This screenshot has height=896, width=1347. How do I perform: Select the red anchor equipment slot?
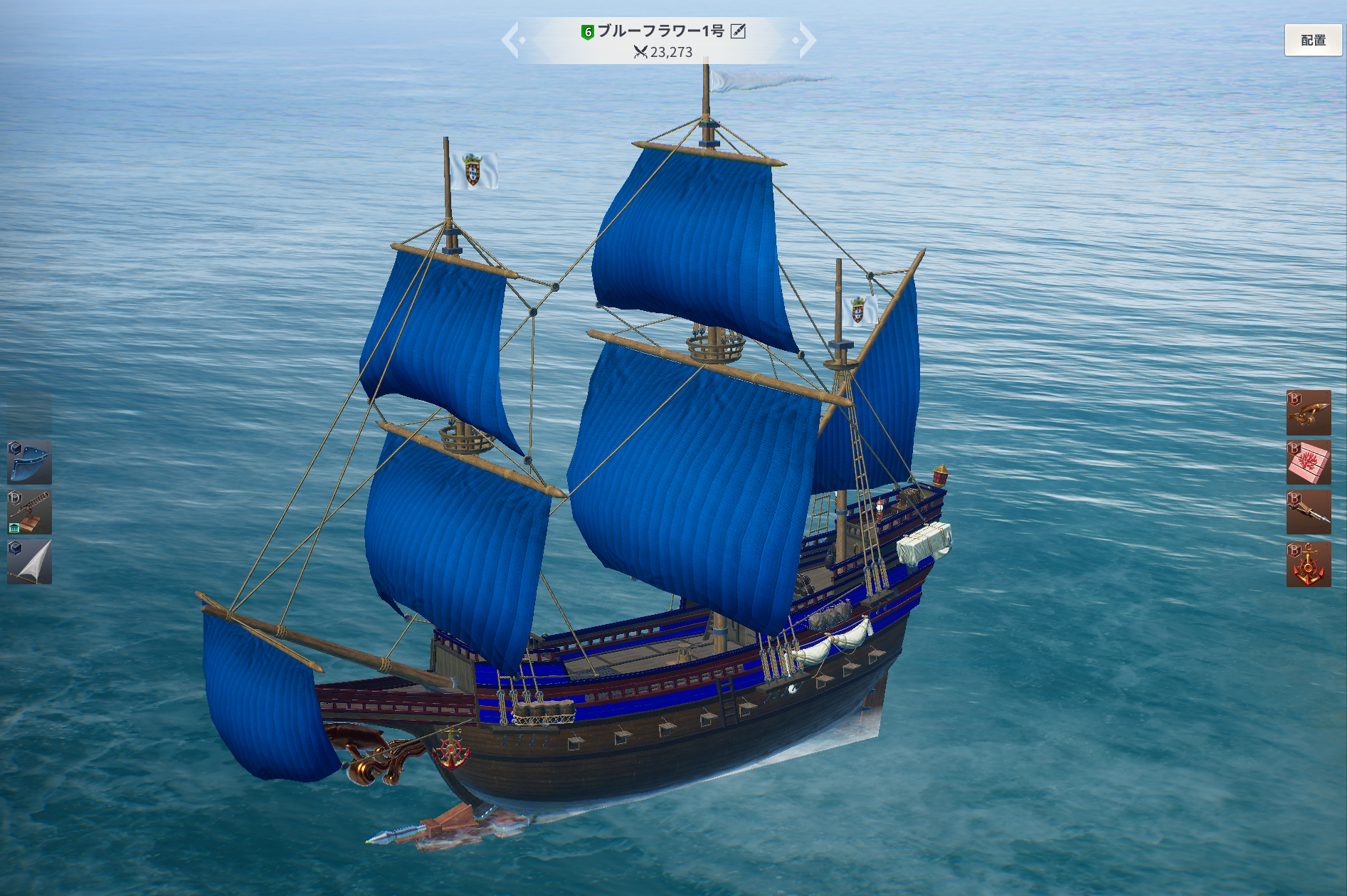point(1308,564)
